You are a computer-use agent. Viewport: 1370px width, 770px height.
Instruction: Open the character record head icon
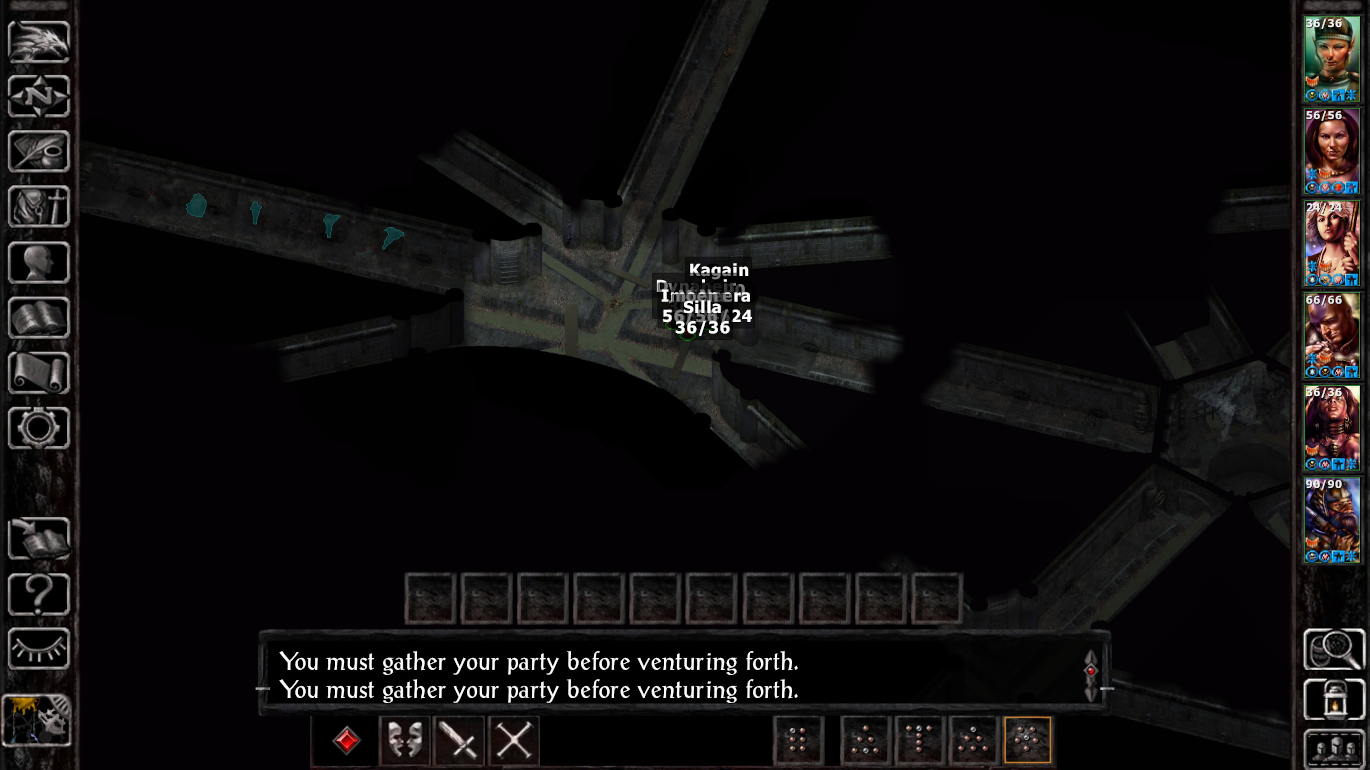click(39, 263)
